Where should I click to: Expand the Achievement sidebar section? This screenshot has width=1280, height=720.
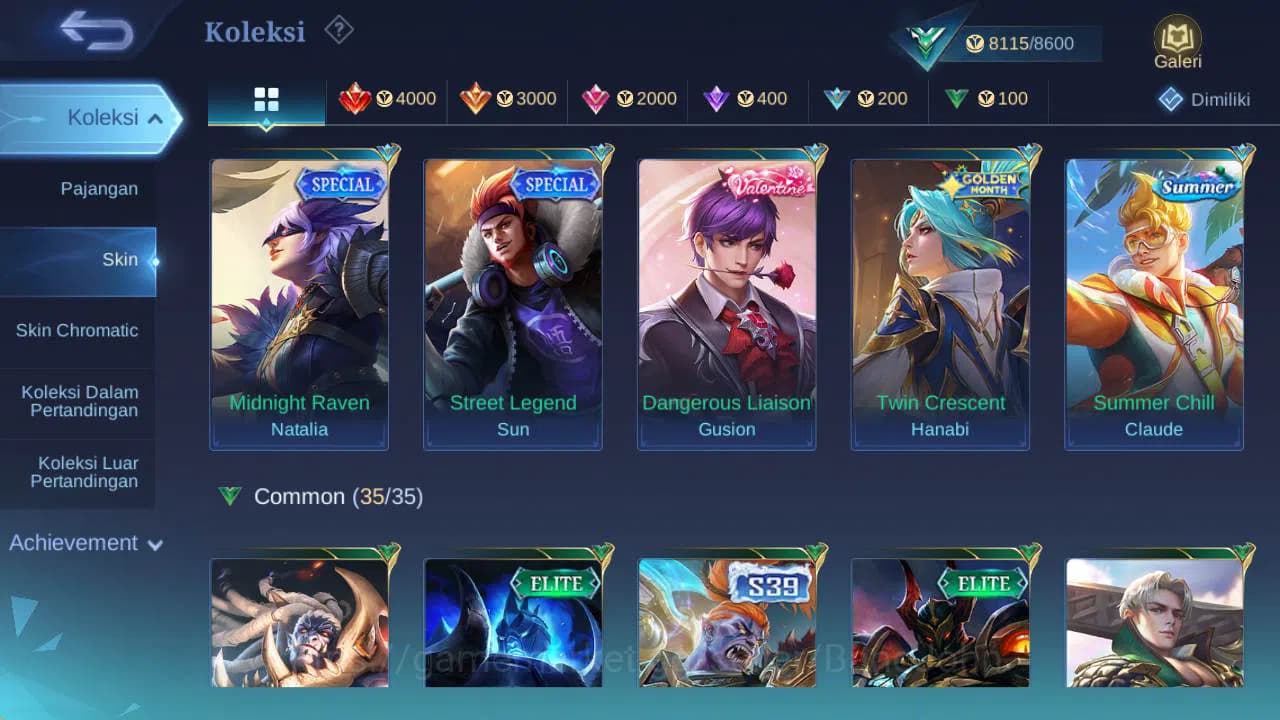click(82, 543)
